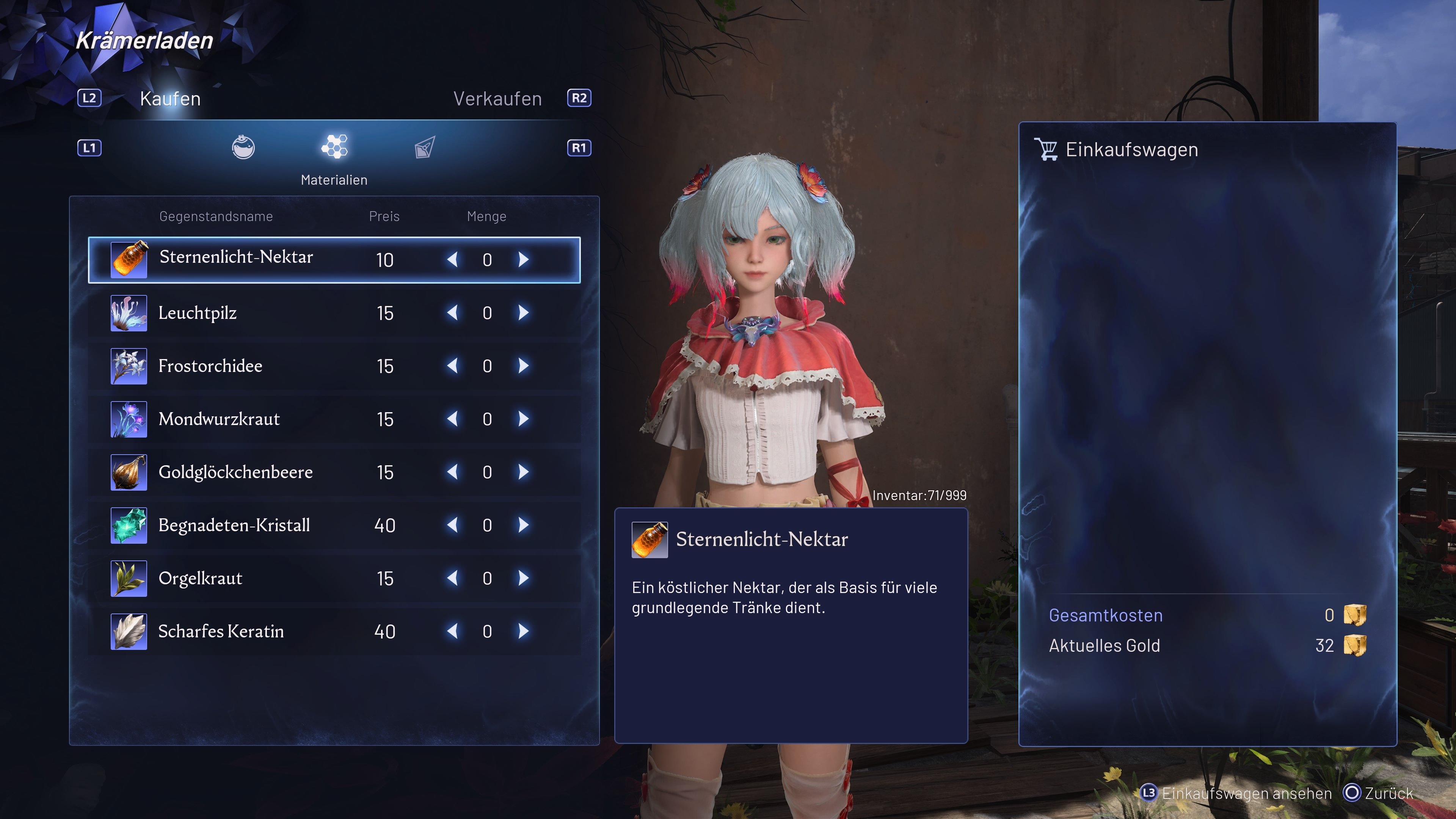The width and height of the screenshot is (1456, 819).
Task: Choose the Frostorchidee item
Action: coord(210,366)
